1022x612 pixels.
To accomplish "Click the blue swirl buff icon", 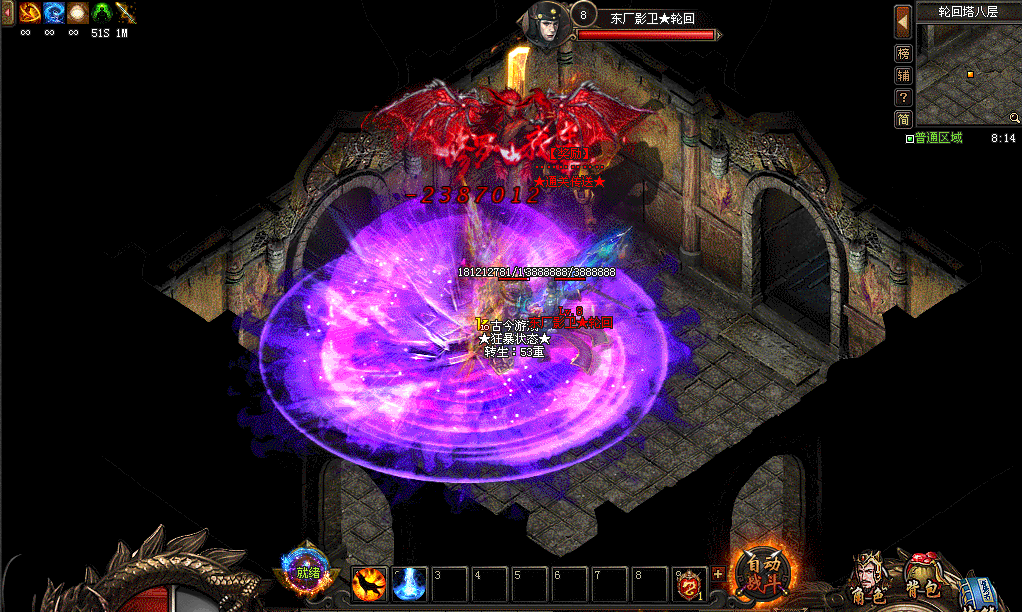I will 52,13.
